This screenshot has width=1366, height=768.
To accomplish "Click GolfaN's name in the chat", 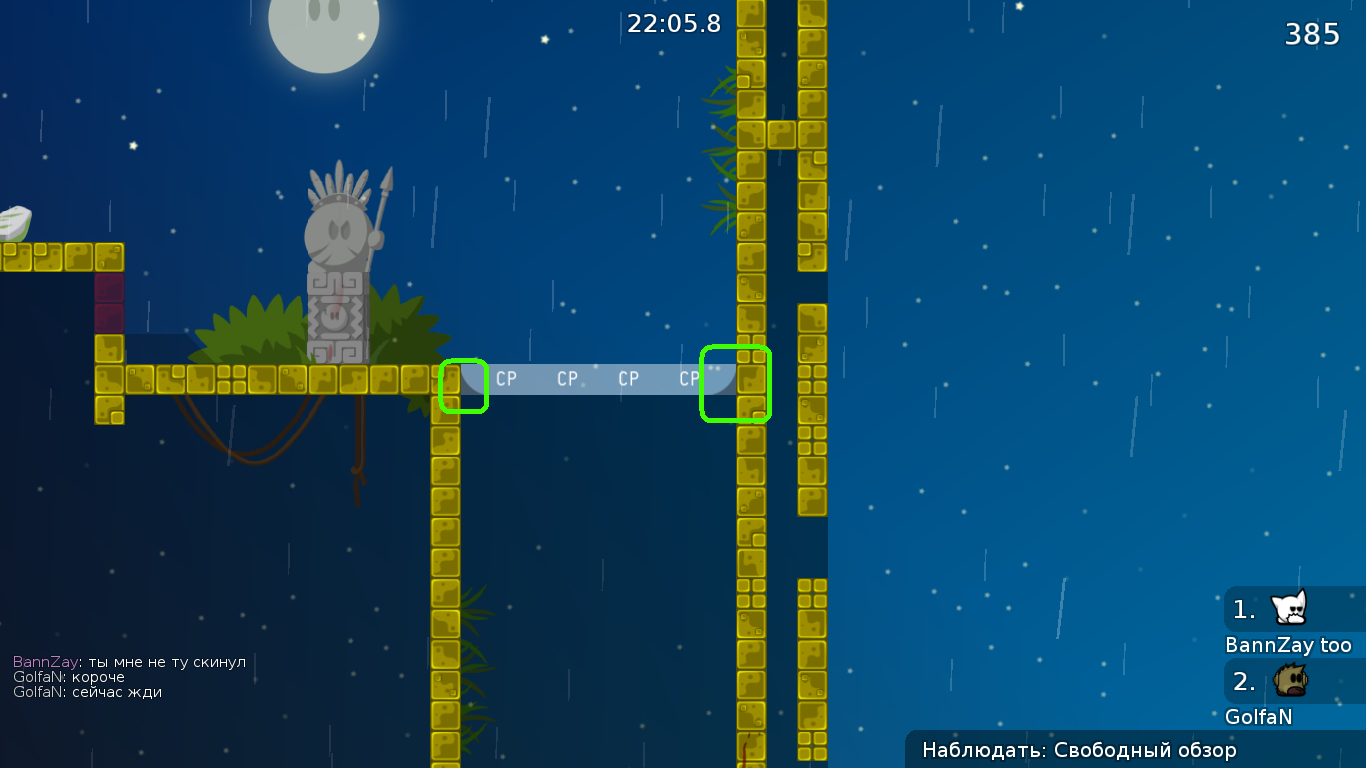I will click(x=38, y=677).
